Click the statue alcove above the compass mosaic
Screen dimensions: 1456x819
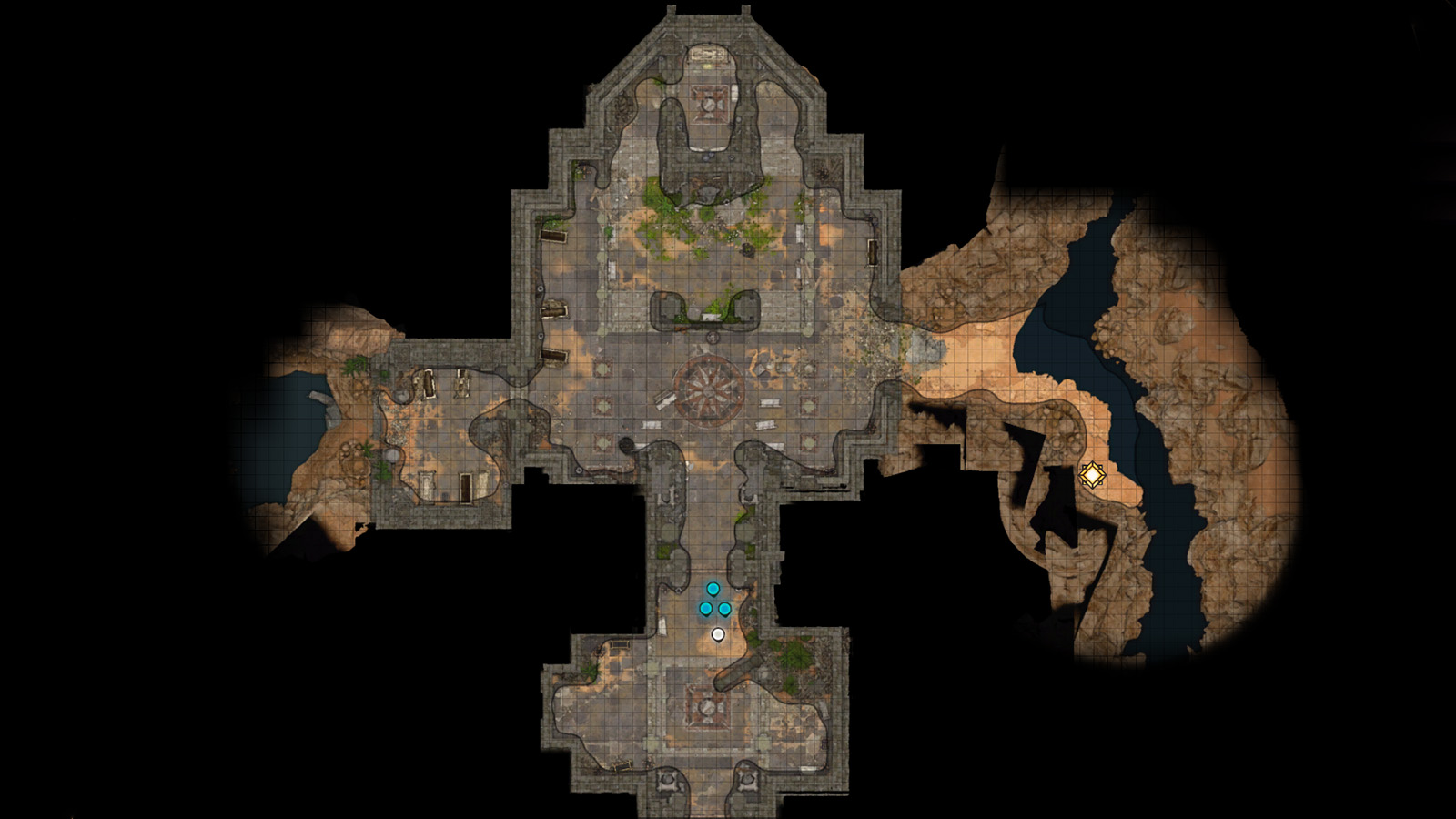(710, 314)
